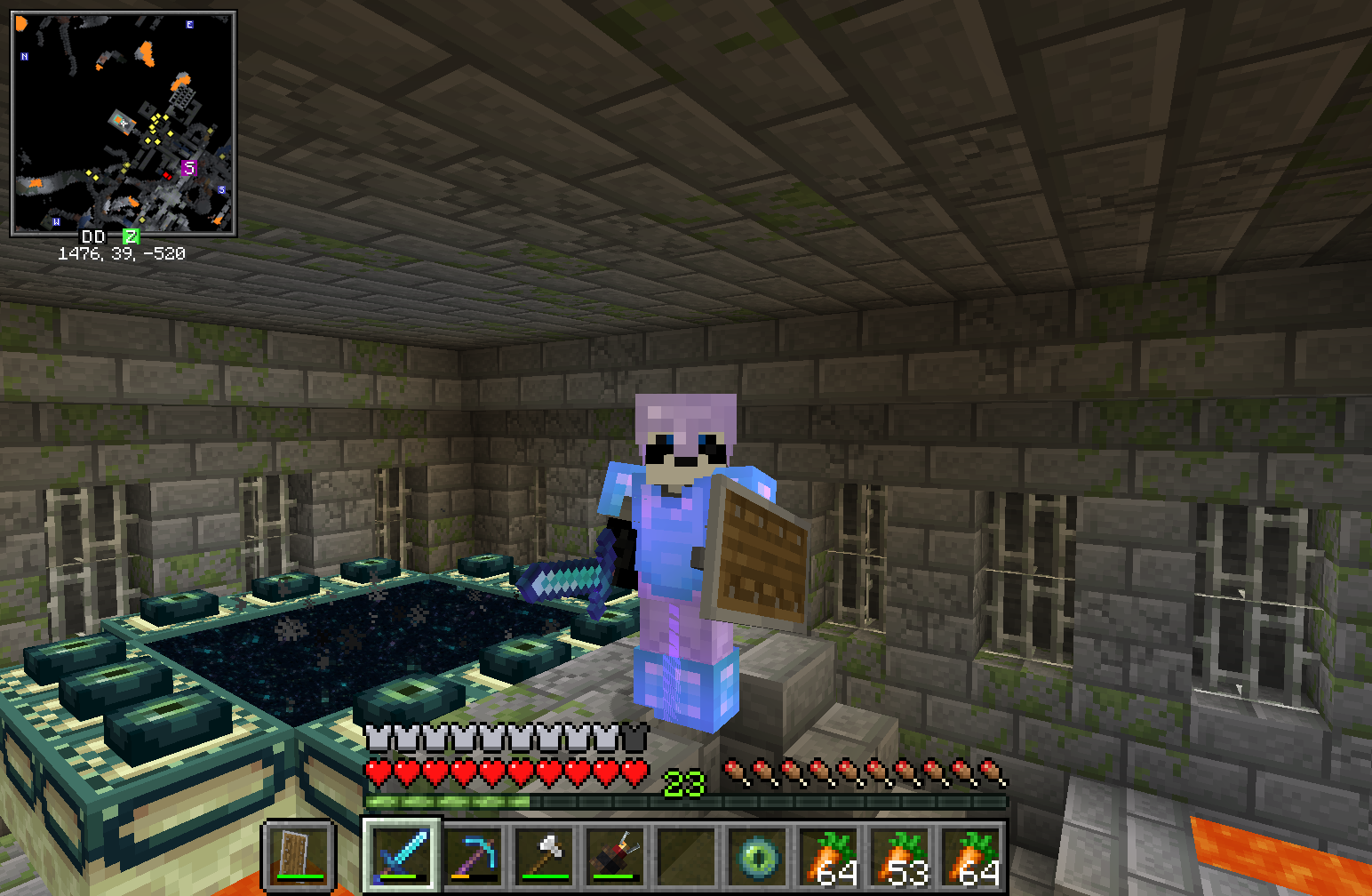Click the E compass marker on the minimap
The width and height of the screenshot is (1372, 896).
pyautogui.click(x=189, y=25)
